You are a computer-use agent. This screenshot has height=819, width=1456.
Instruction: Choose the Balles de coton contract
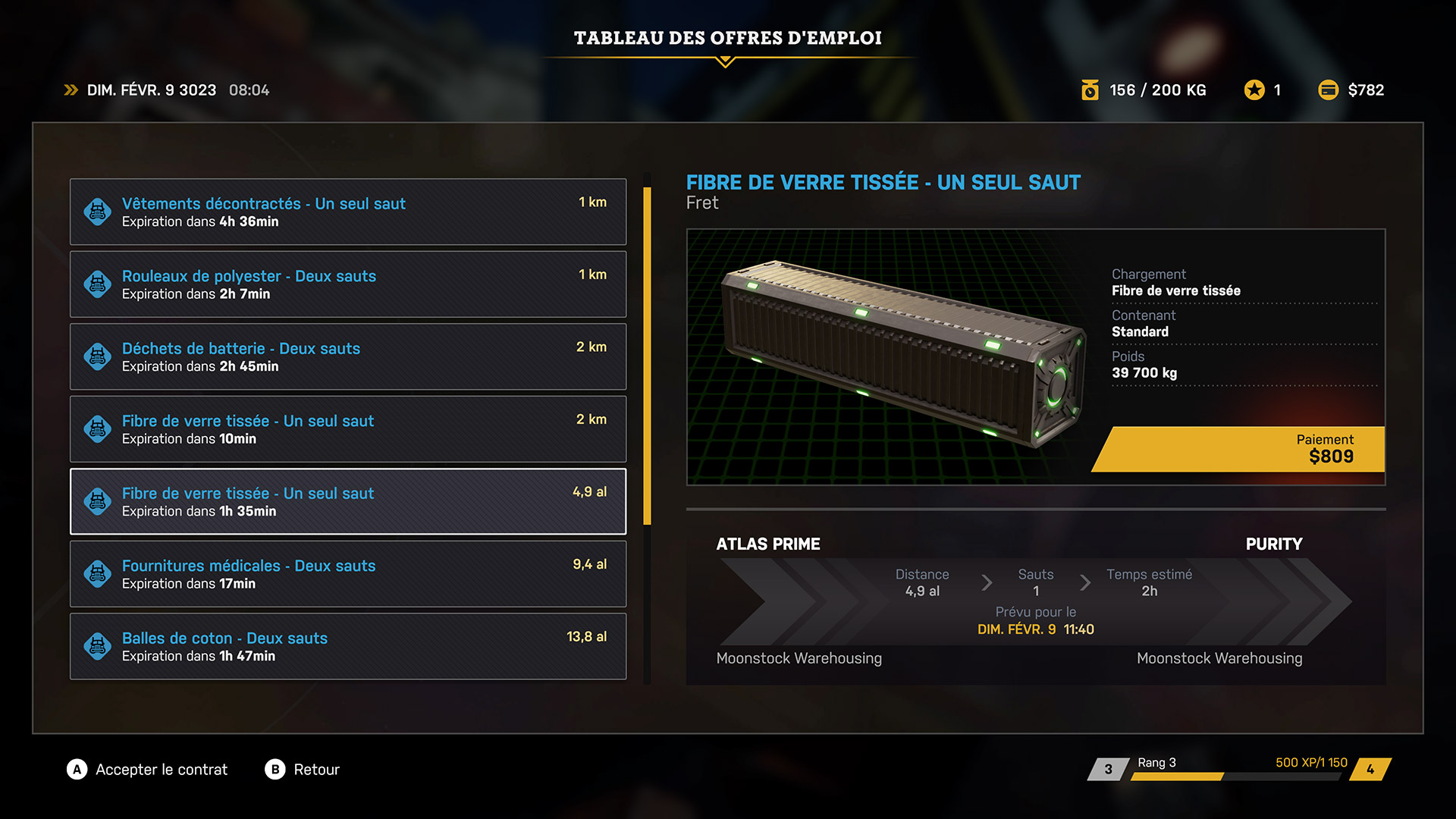348,646
